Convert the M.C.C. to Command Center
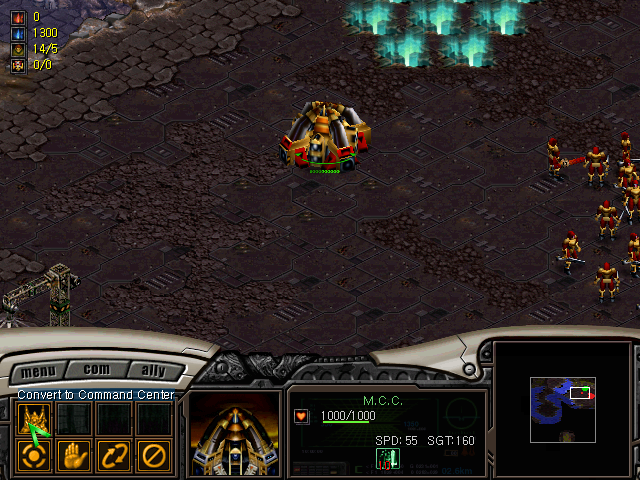 point(35,420)
